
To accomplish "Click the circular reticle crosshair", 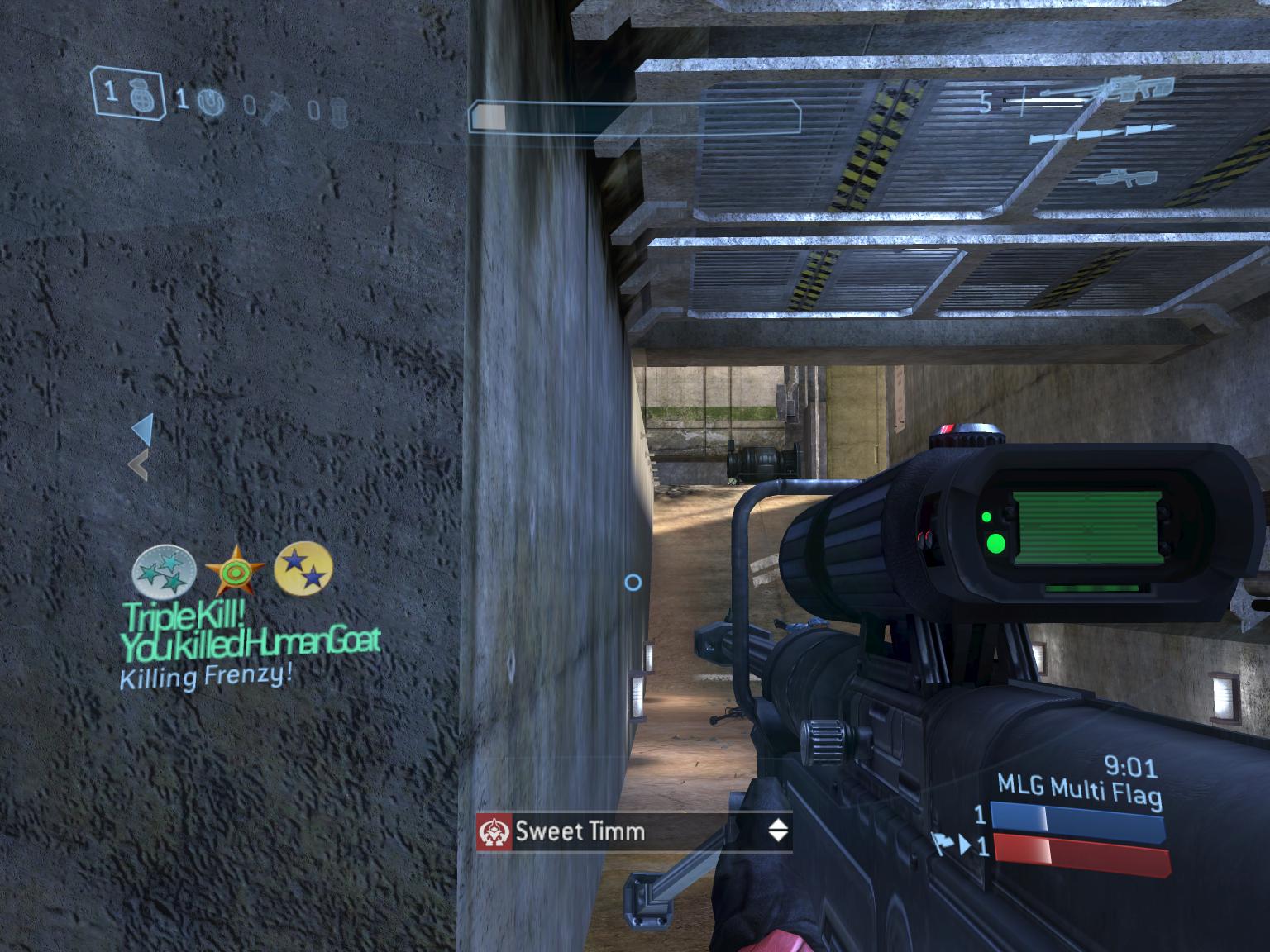I will (x=634, y=583).
